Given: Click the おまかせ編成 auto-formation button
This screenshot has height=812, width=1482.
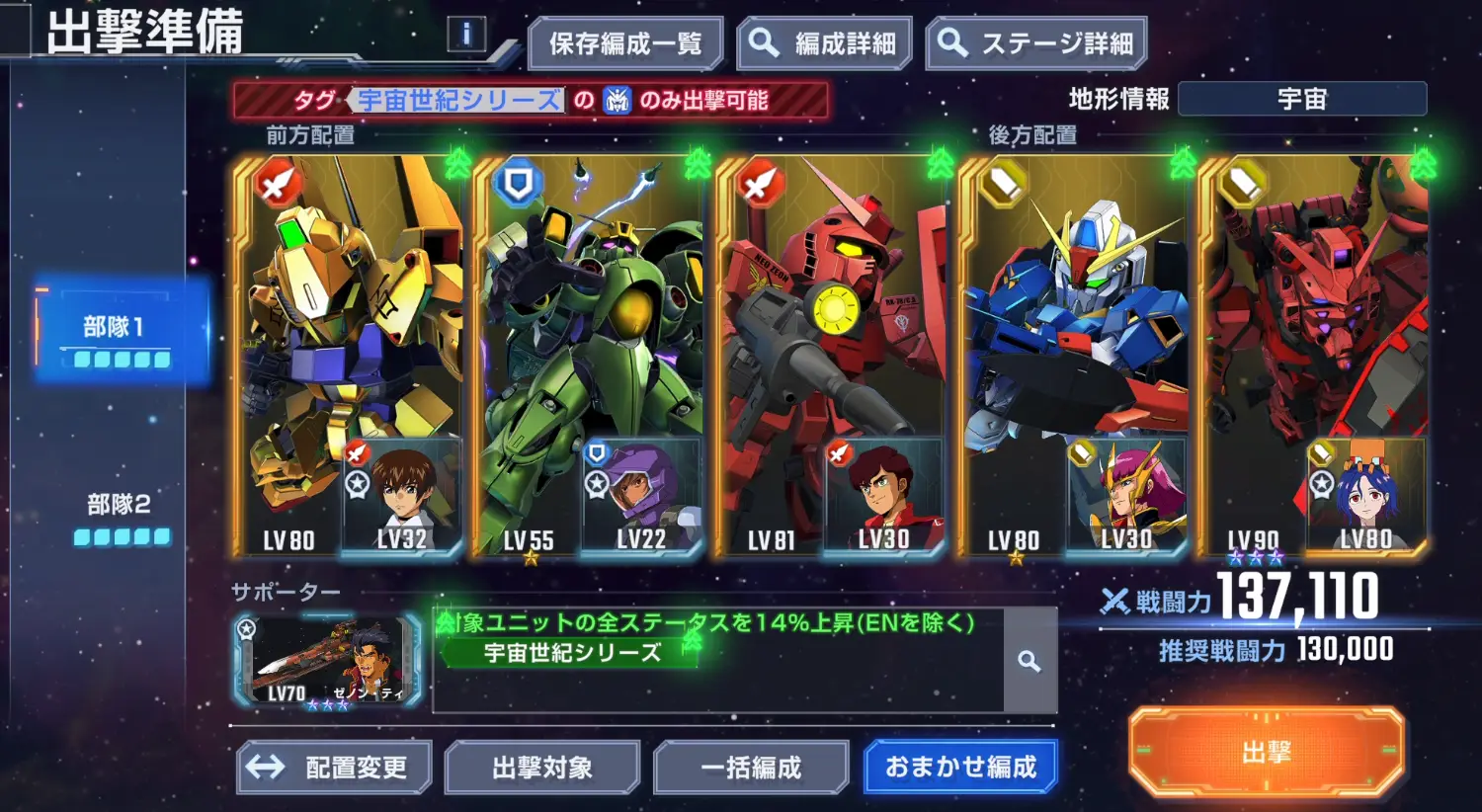Looking at the screenshot, I should pos(960,767).
